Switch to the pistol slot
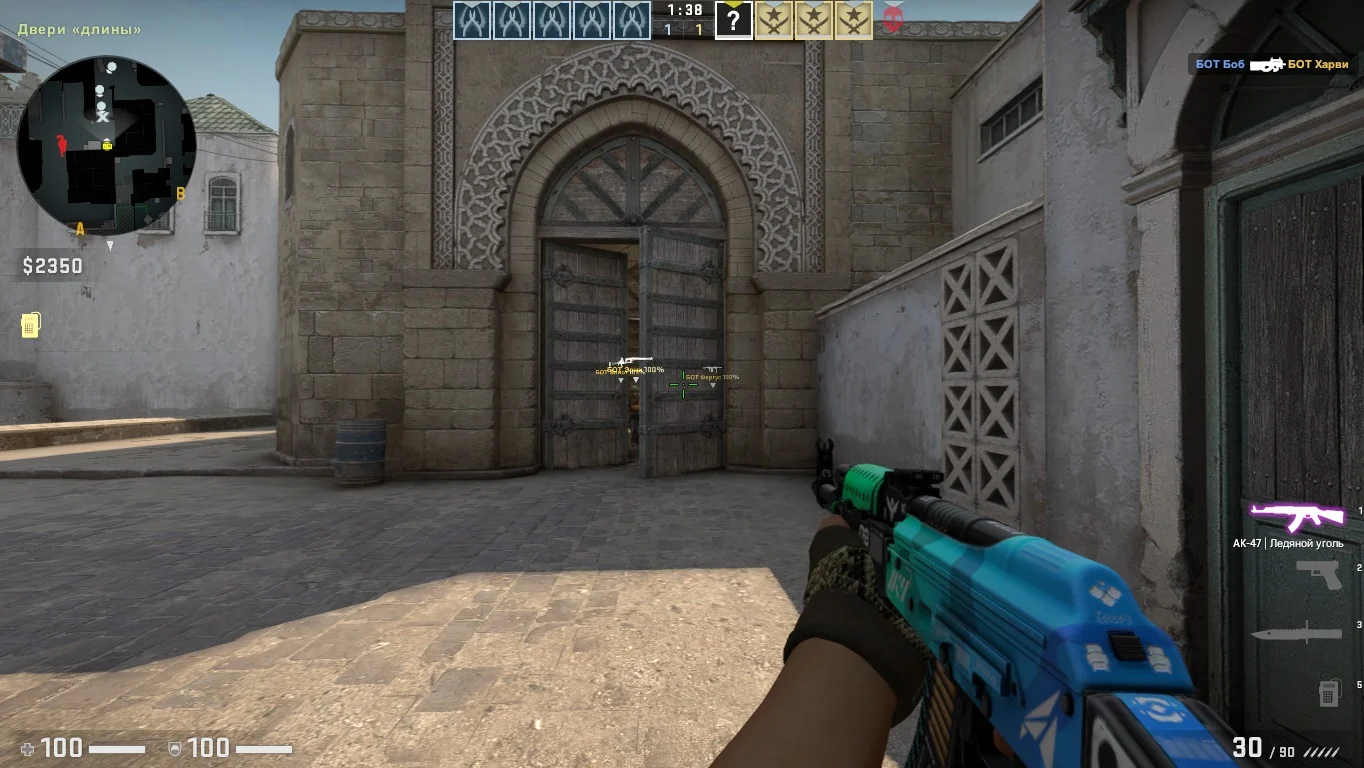Screen dimensions: 1364x768 (x=1318, y=573)
